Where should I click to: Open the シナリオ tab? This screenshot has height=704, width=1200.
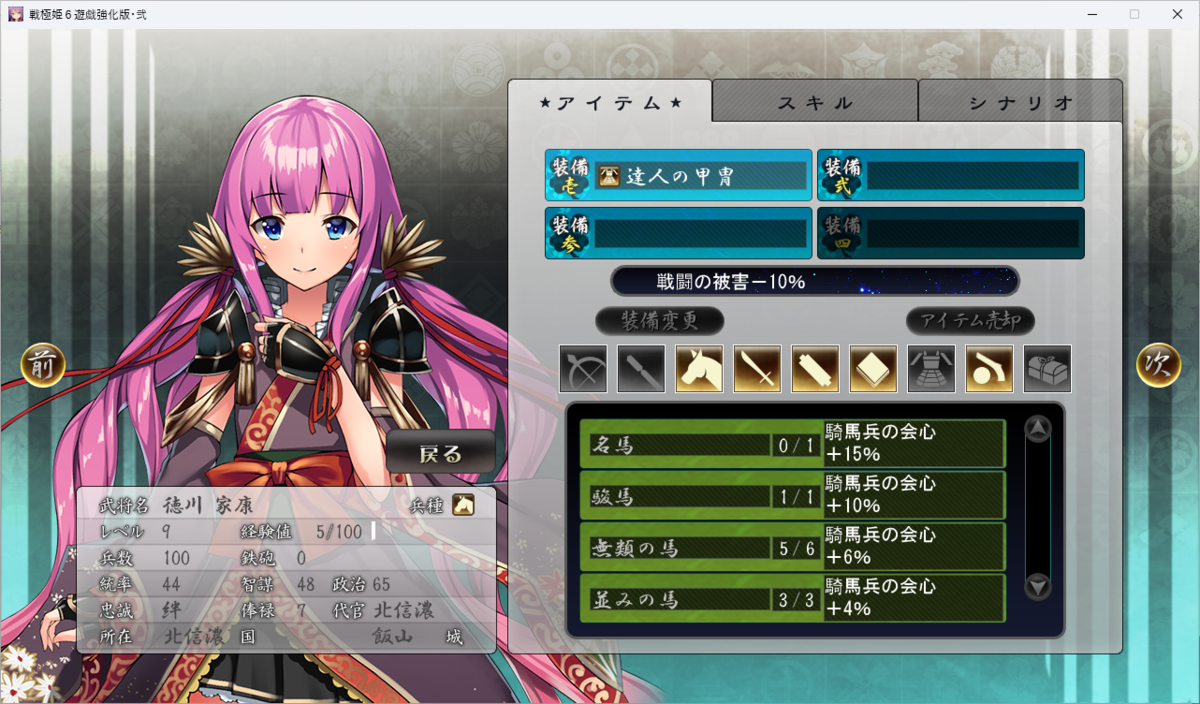(x=1020, y=102)
